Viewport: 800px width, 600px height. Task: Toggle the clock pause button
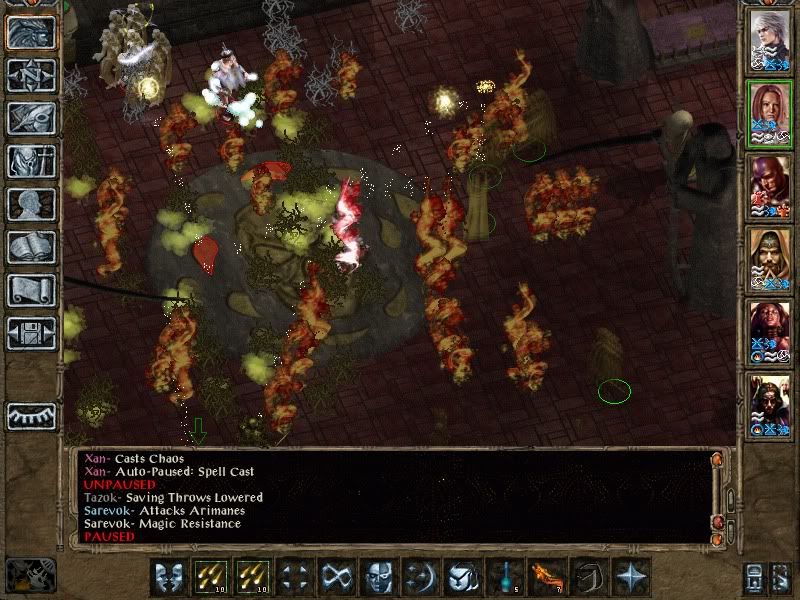pos(28,577)
